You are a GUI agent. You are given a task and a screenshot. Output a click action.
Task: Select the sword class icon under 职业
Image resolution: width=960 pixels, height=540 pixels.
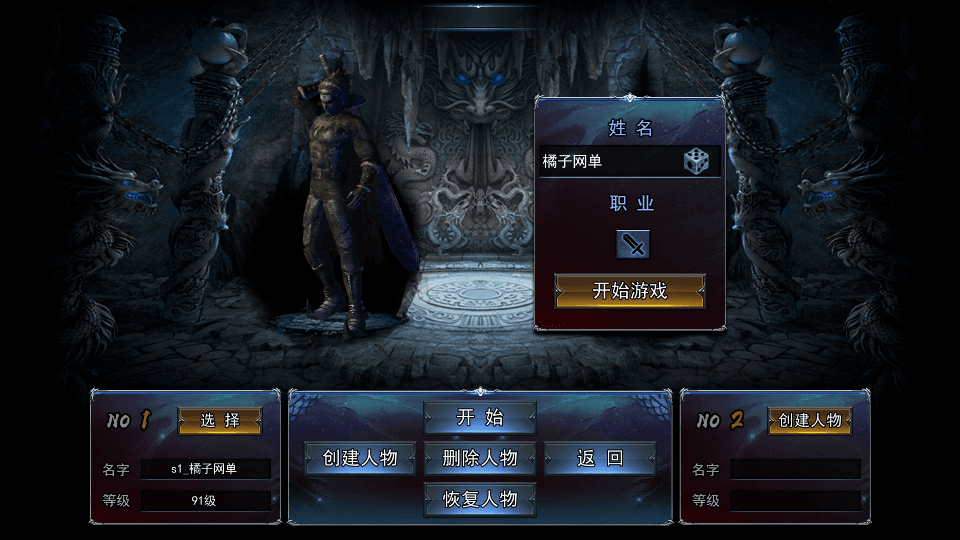[632, 244]
